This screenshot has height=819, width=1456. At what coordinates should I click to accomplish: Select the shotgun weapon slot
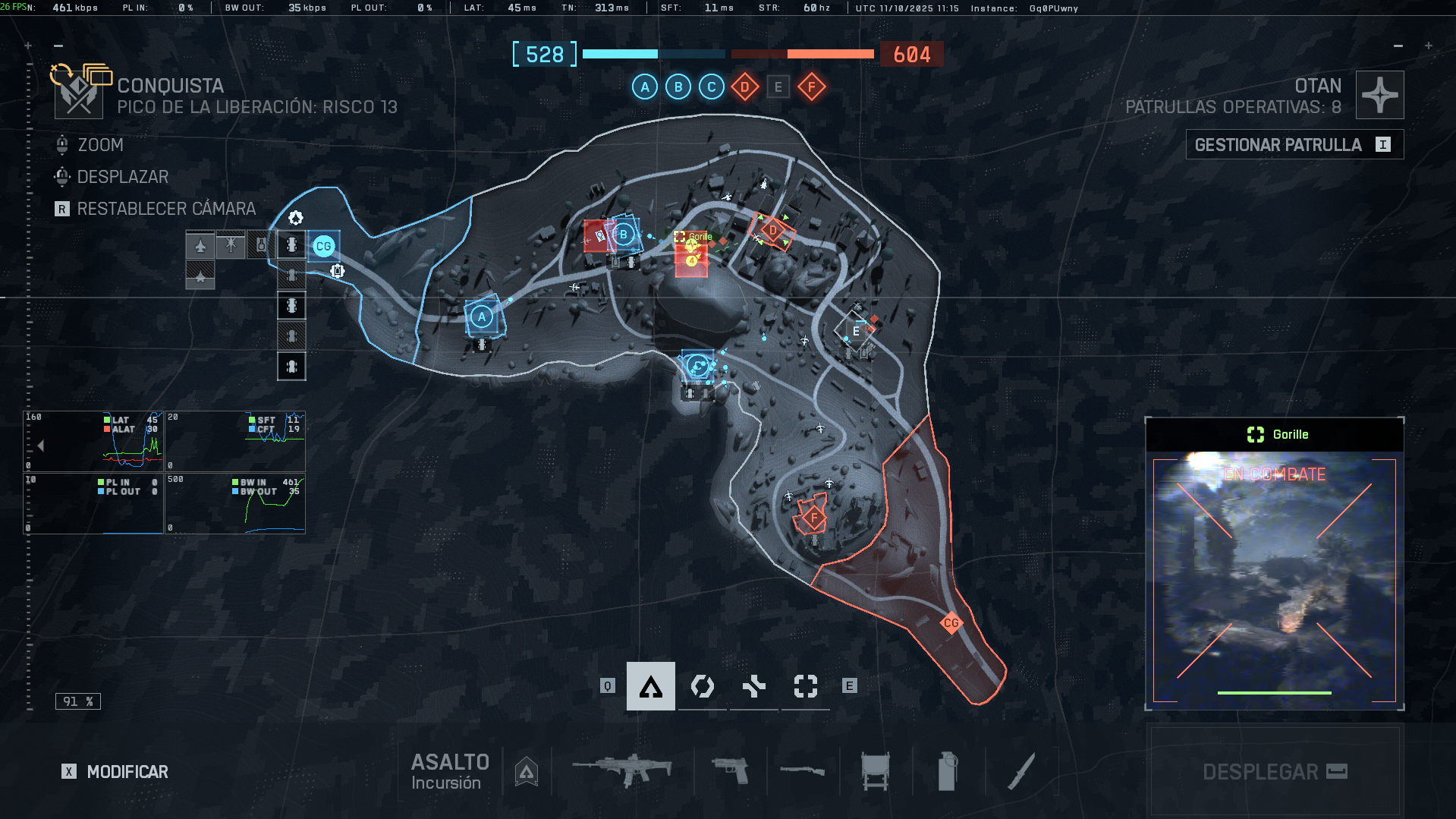[802, 770]
